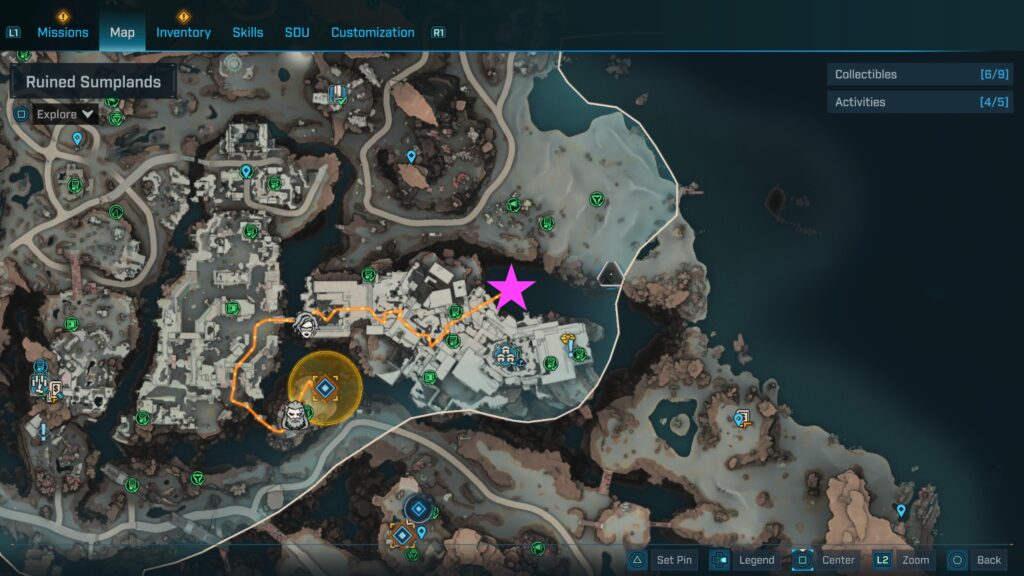Screen dimensions: 1024x576
Task: Select the SDU tab
Action: [x=297, y=32]
